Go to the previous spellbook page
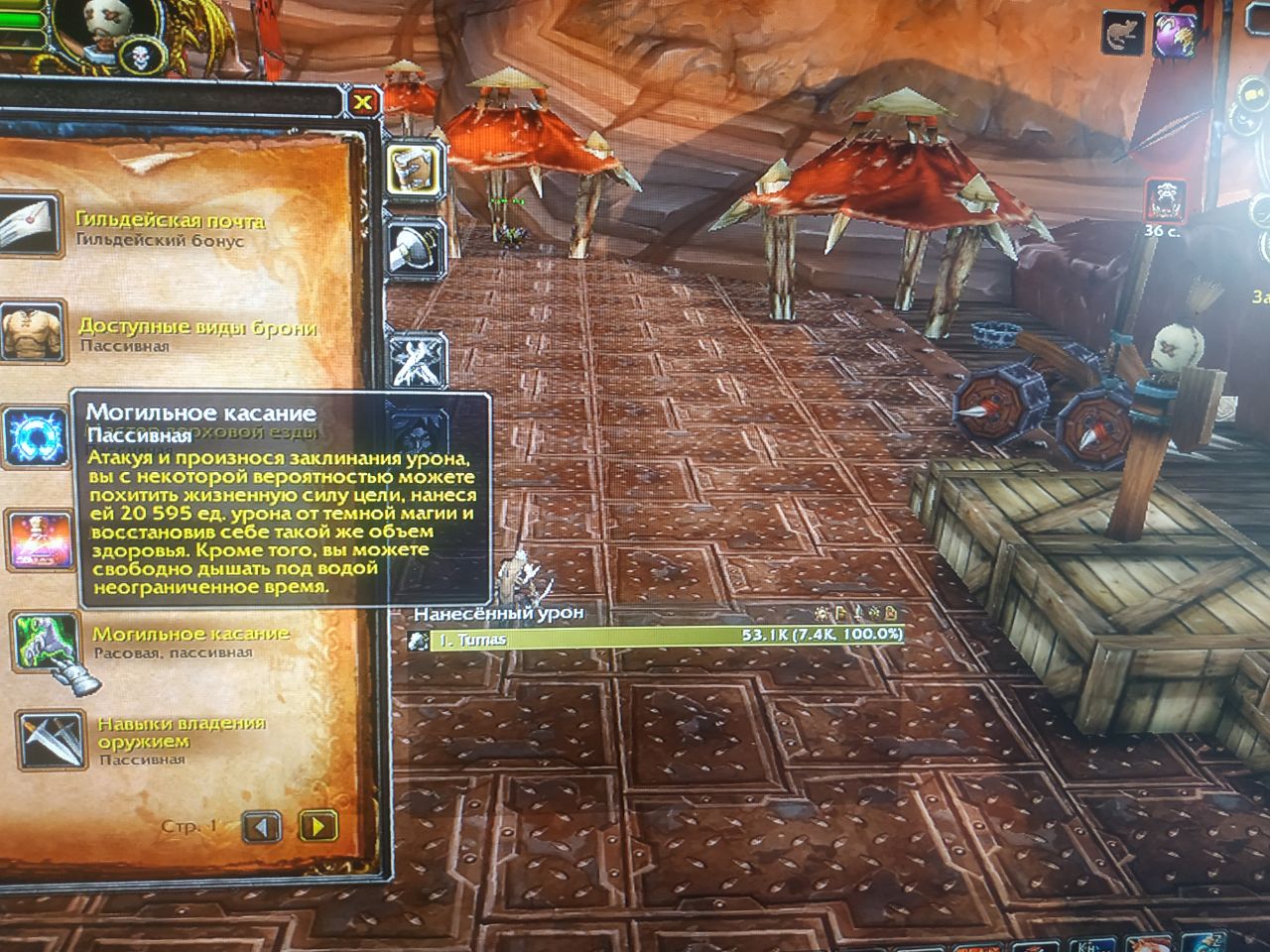Screen dimensions: 1270x952 (x=262, y=825)
